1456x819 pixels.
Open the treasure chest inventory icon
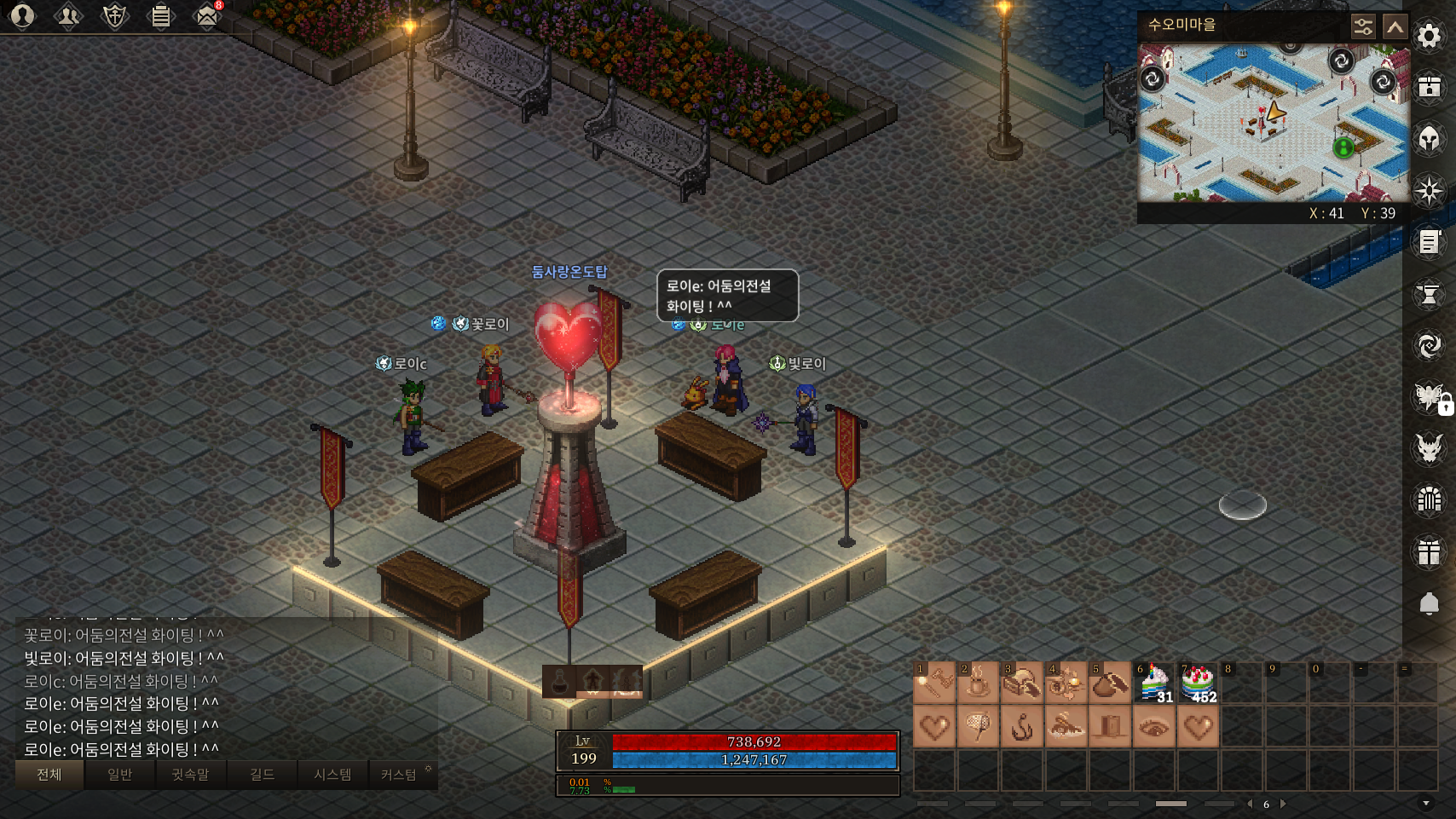(x=1429, y=87)
